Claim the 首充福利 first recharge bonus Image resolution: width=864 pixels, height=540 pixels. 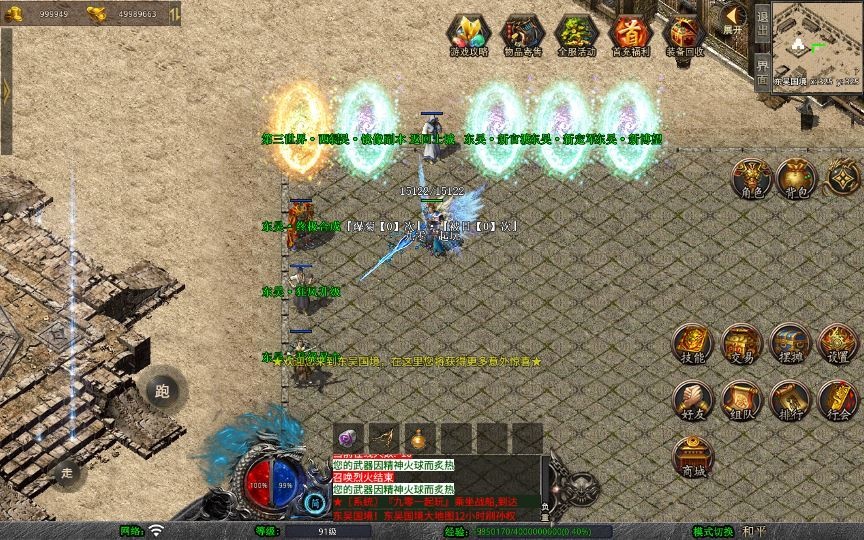630,34
